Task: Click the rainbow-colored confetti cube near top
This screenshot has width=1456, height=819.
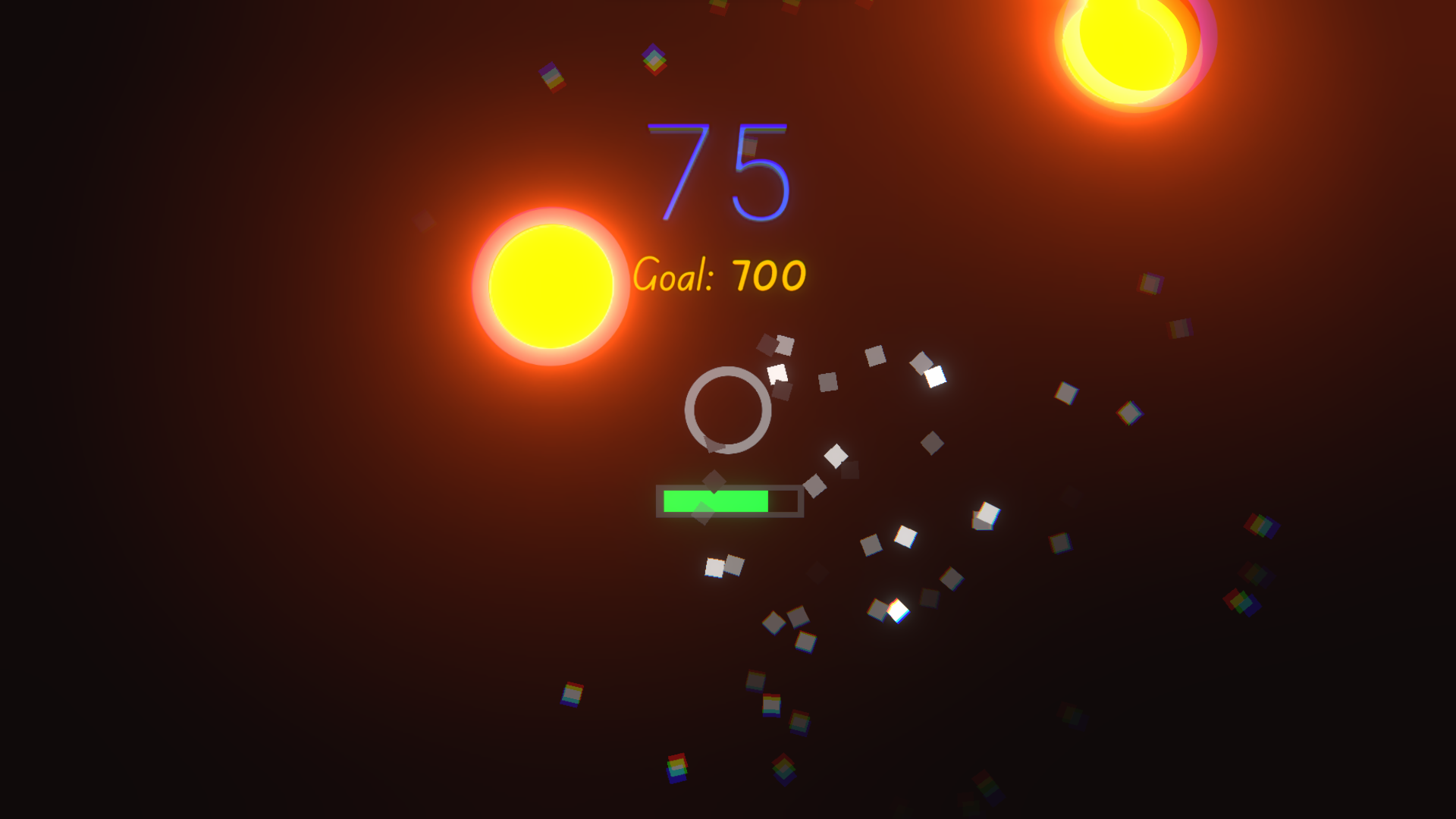Action: point(654,59)
